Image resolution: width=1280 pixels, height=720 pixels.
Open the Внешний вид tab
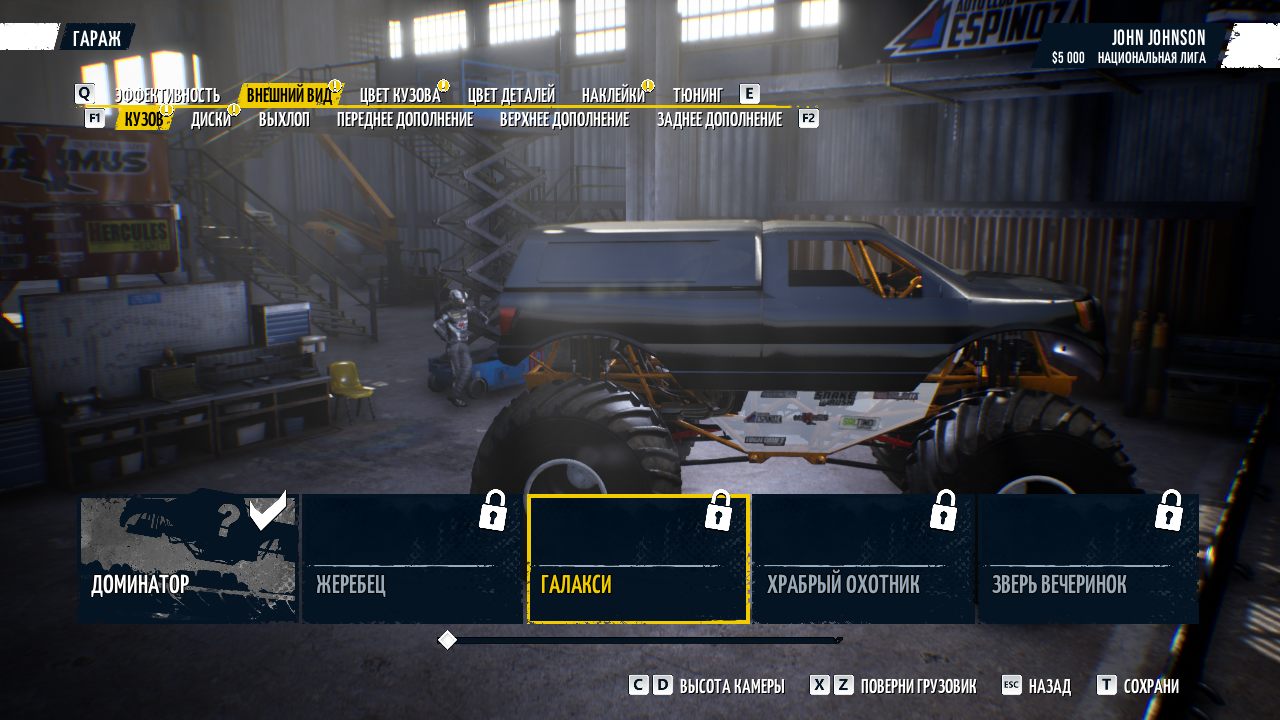pos(289,95)
